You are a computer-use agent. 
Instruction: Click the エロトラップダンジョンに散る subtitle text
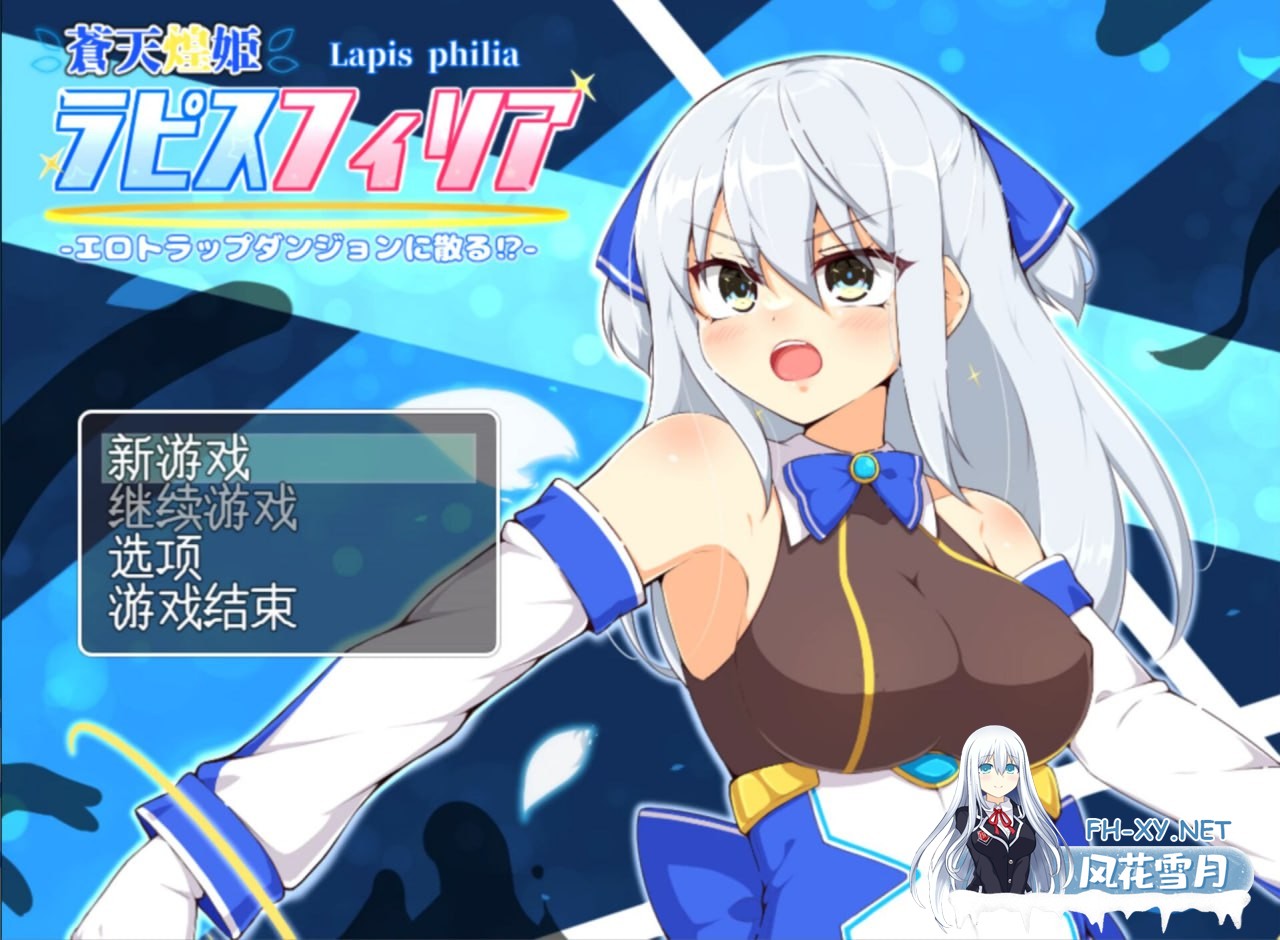[300, 248]
